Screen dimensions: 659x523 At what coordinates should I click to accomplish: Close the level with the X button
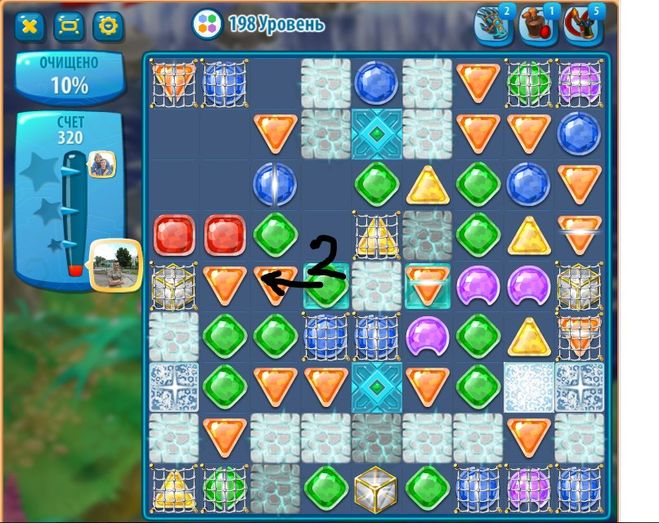[x=29, y=25]
